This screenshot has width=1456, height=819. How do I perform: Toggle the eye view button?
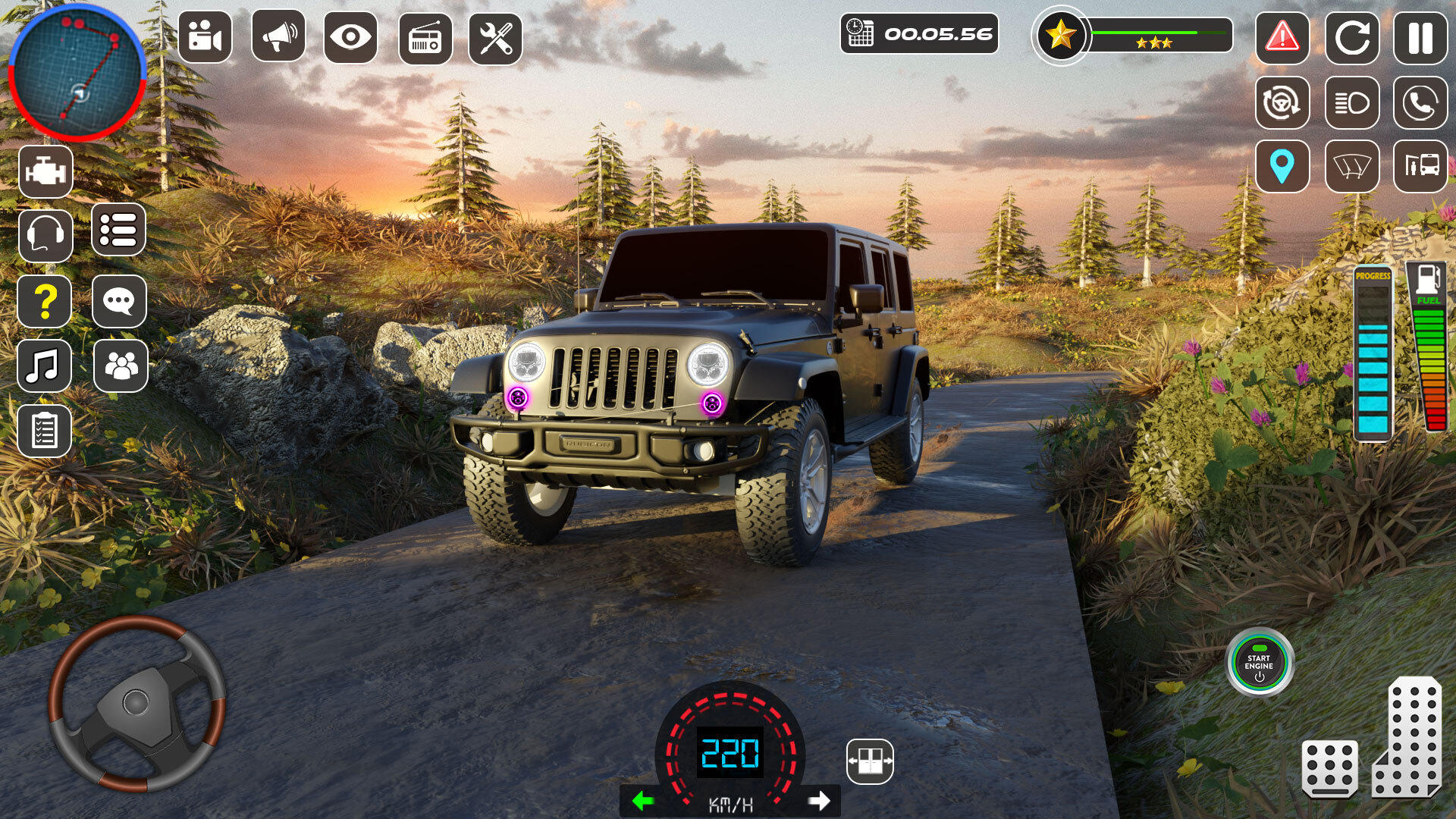pyautogui.click(x=350, y=37)
